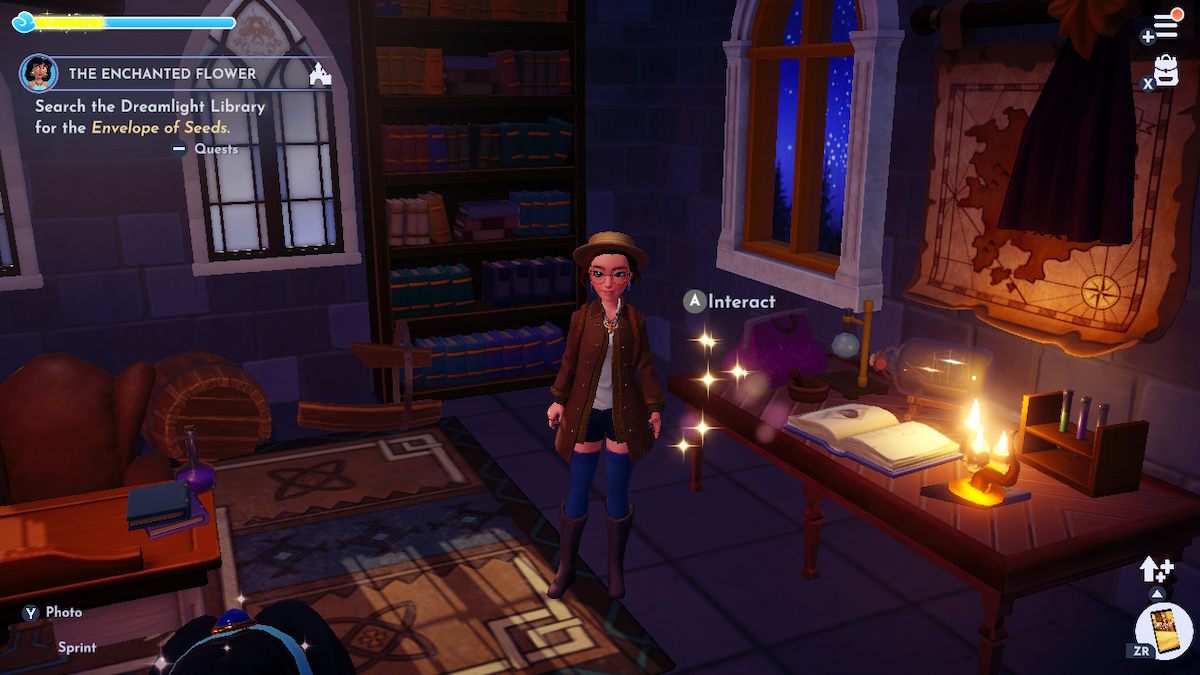Open The Enchanted Flower quest tracker
The width and height of the screenshot is (1200, 675).
coord(162,74)
